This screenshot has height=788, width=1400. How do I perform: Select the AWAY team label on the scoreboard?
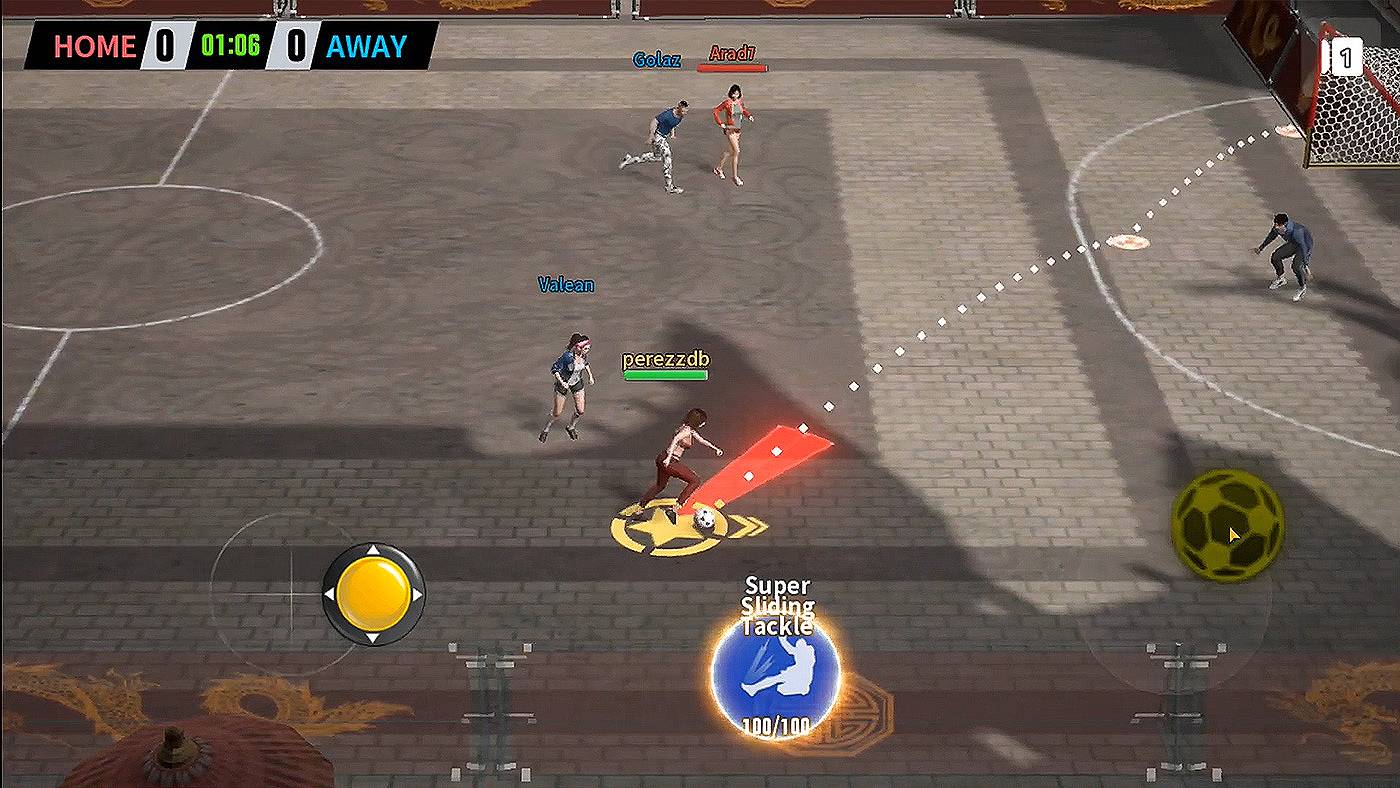[x=366, y=45]
